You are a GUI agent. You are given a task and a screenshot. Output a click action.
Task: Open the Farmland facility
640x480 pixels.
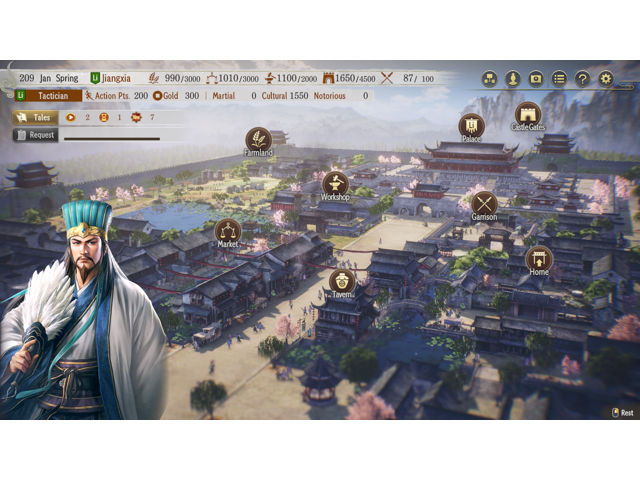tap(258, 140)
